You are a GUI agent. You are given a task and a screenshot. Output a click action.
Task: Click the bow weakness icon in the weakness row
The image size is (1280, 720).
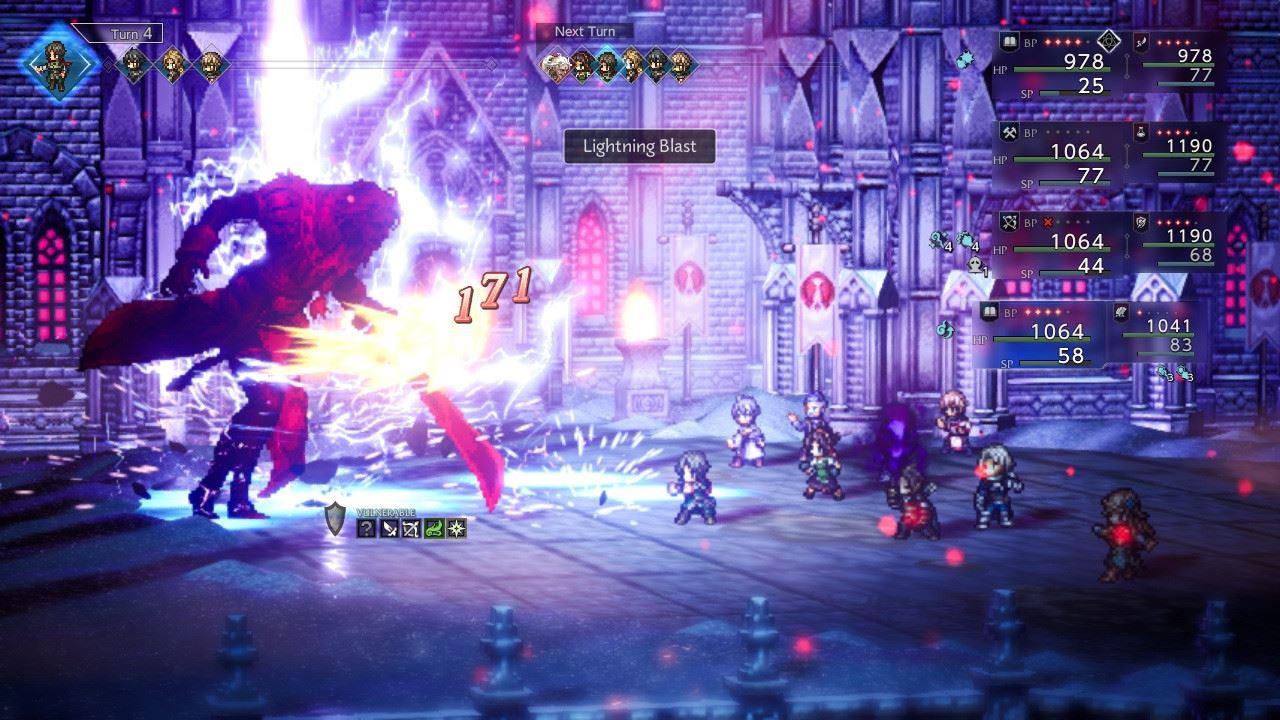pyautogui.click(x=410, y=529)
